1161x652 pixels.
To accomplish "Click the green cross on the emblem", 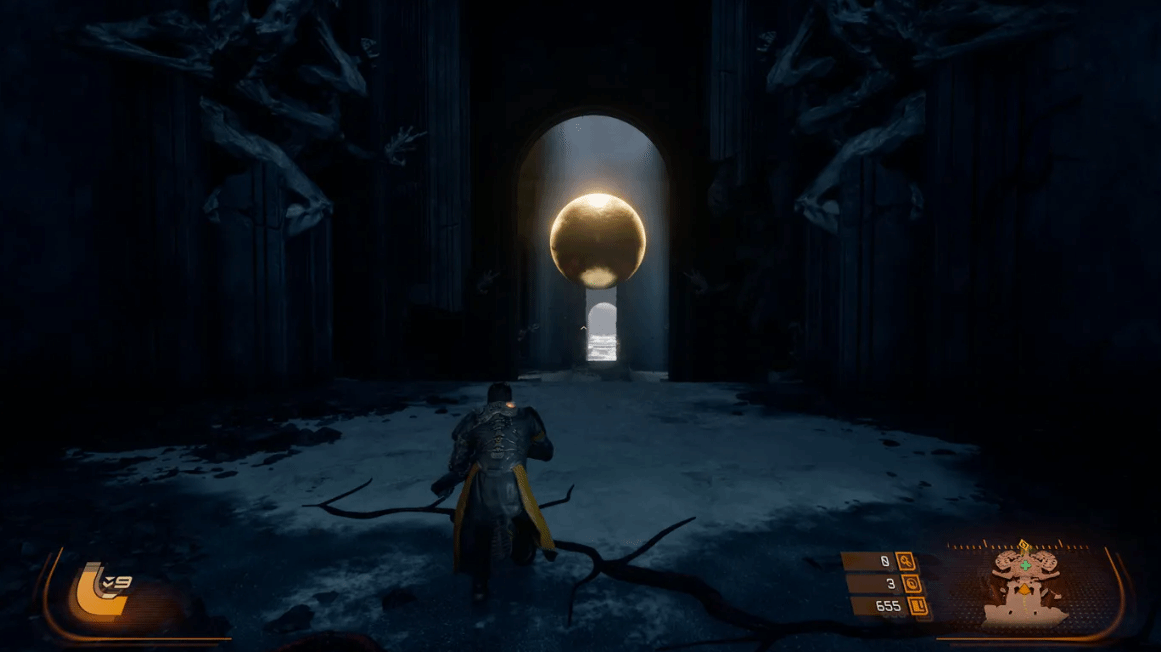I will click(1024, 565).
